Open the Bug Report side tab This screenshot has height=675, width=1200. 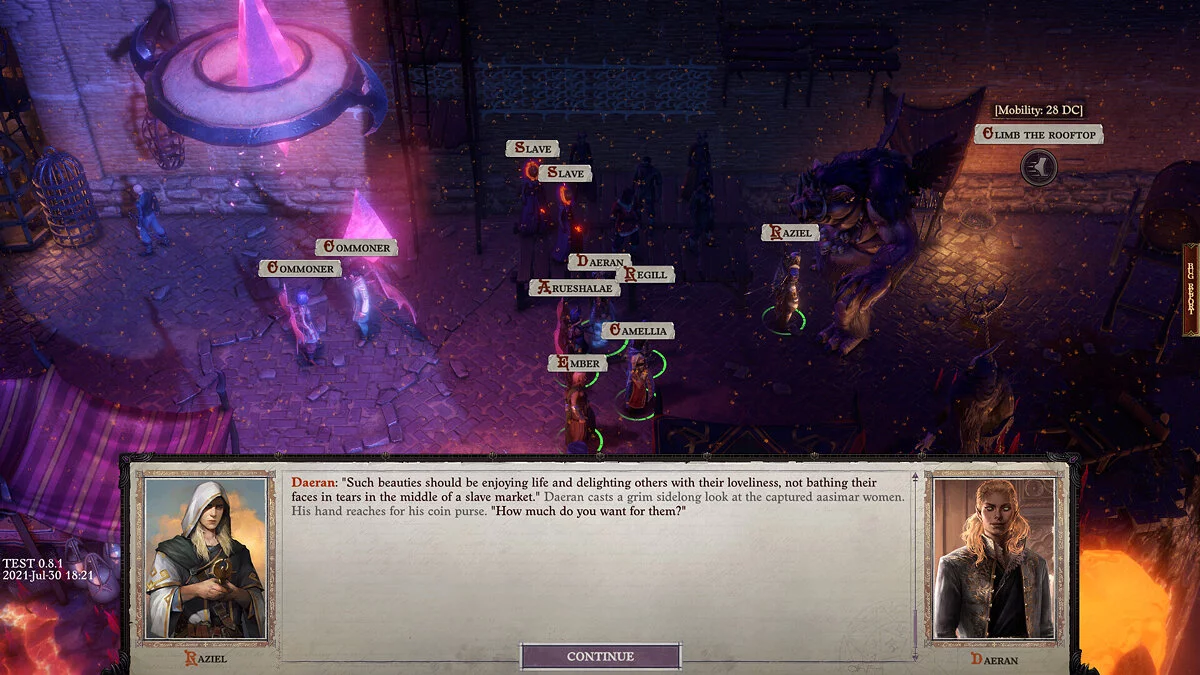[1190, 290]
